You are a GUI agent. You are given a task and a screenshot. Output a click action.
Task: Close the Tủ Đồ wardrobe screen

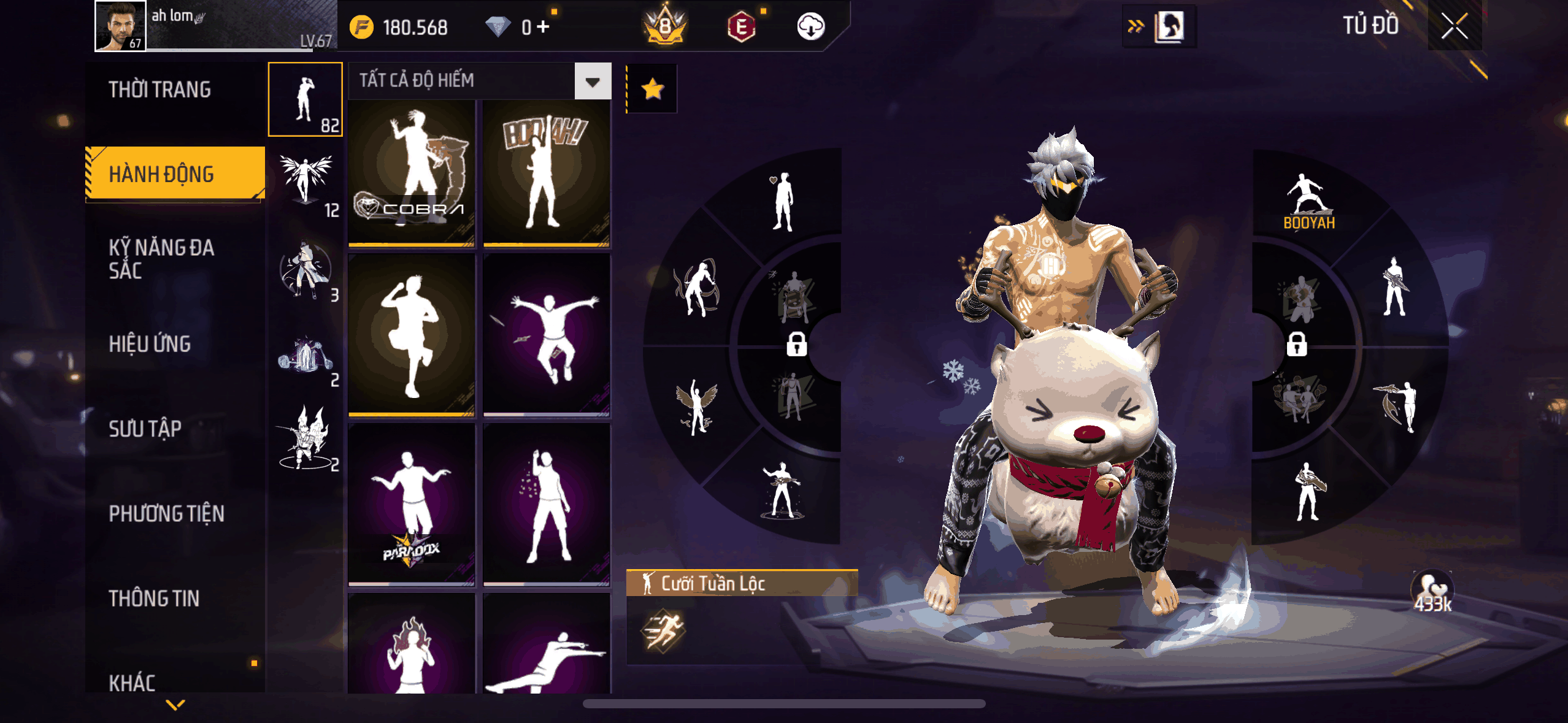click(1454, 26)
